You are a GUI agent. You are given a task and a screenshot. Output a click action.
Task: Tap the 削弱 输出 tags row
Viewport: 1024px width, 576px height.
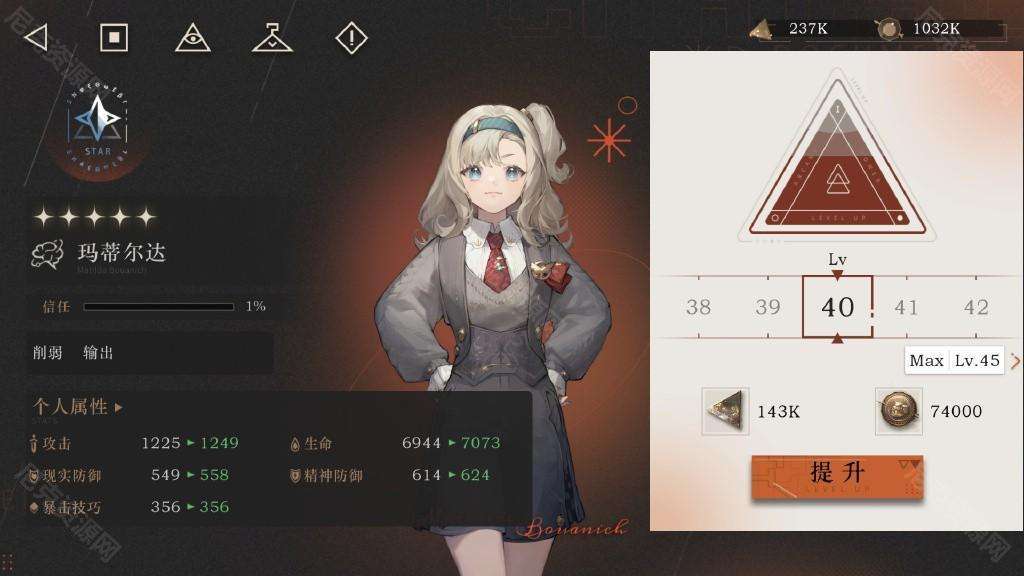(x=150, y=353)
